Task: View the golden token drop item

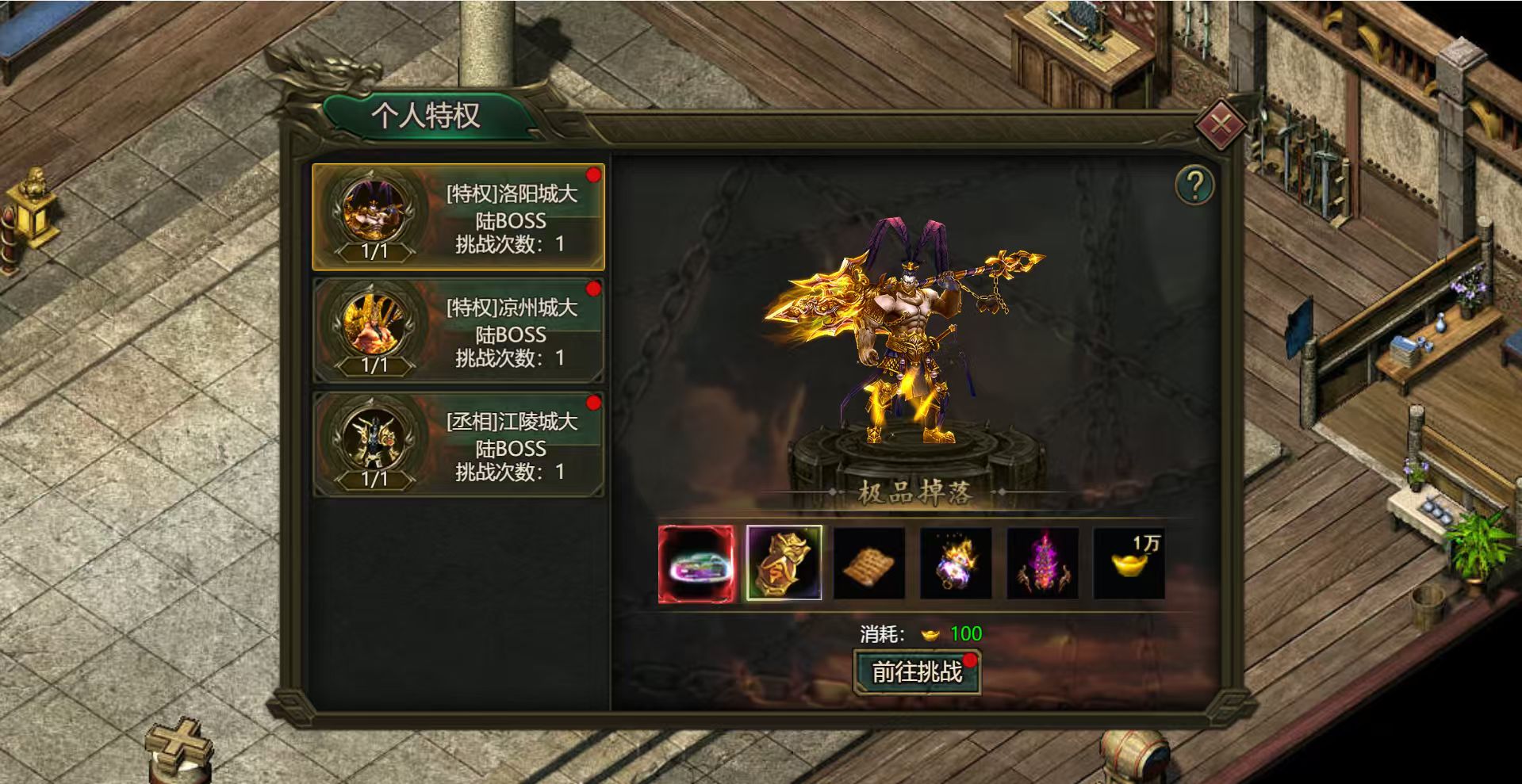Action: 784,564
